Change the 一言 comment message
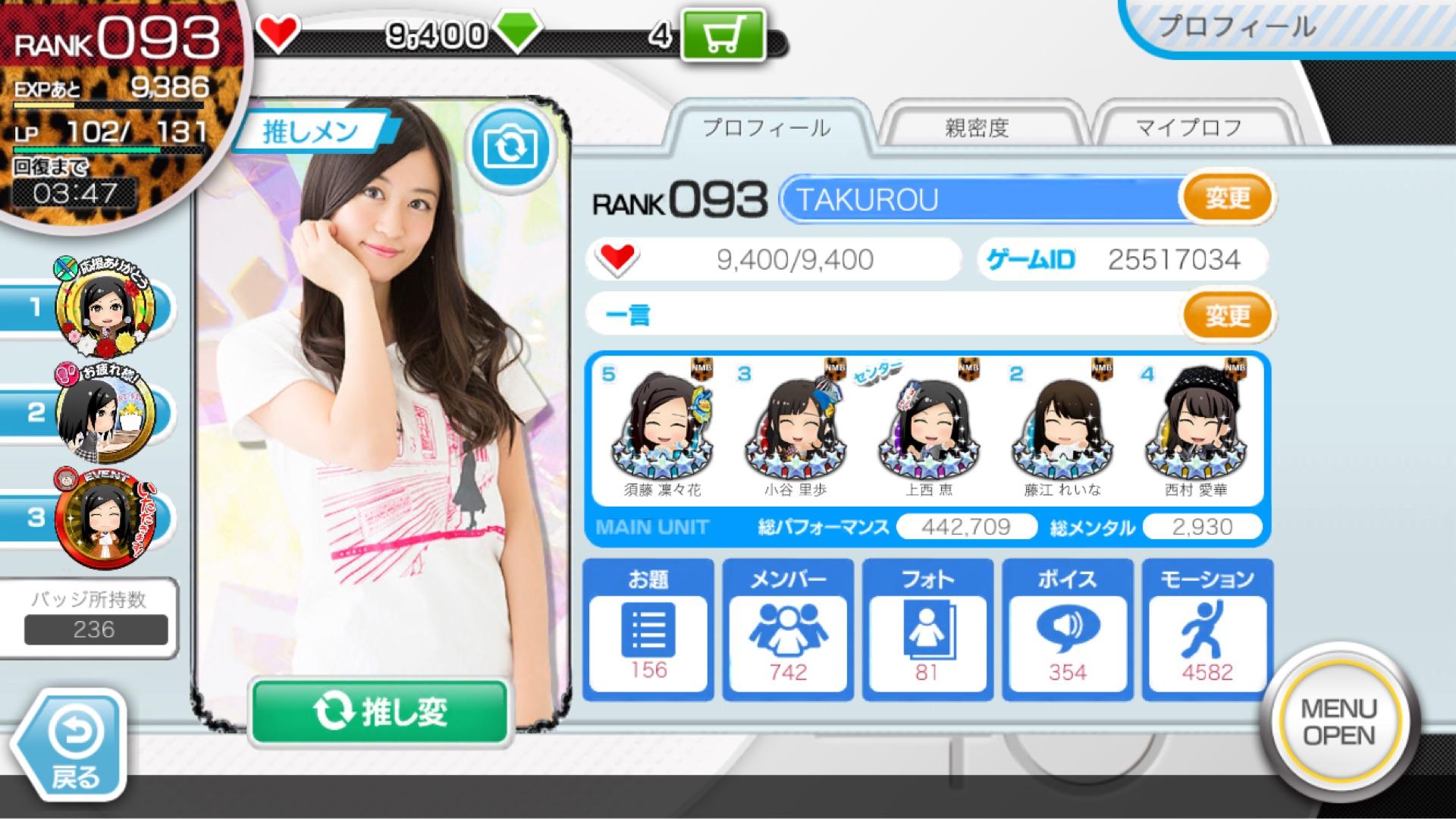This screenshot has height=819, width=1456. point(1226,315)
